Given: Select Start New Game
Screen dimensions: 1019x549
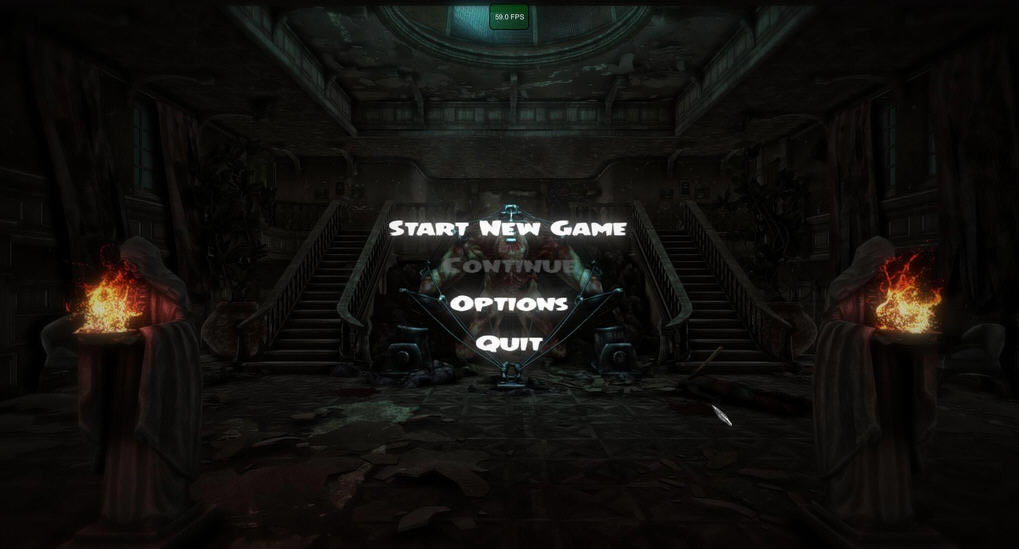Looking at the screenshot, I should pyautogui.click(x=507, y=229).
